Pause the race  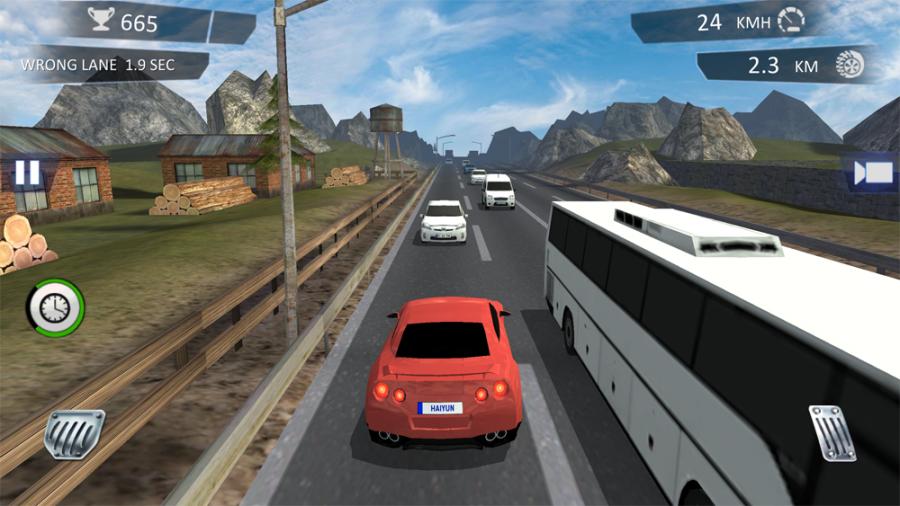coord(27,172)
